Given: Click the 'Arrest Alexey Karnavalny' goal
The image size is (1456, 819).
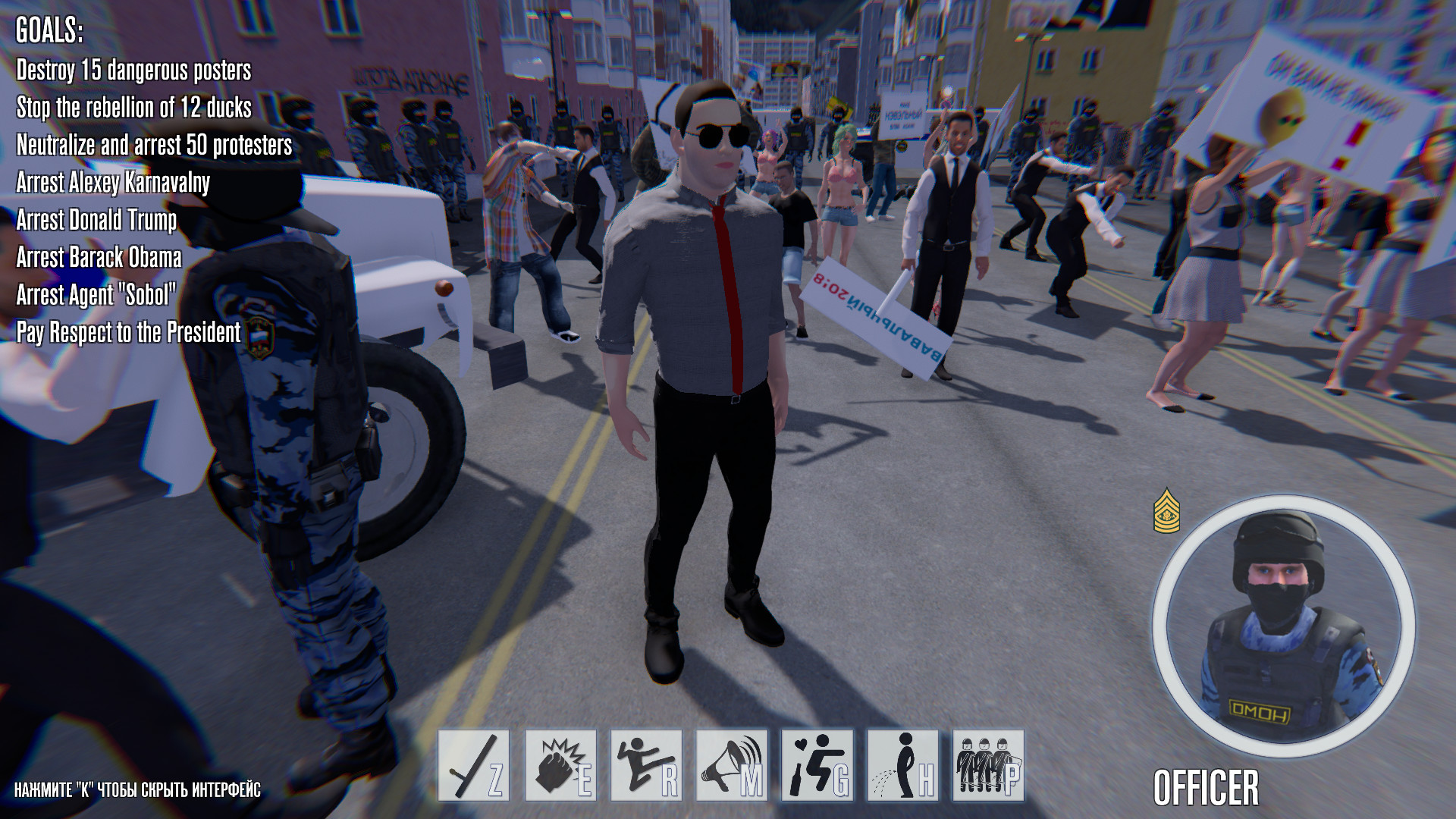Looking at the screenshot, I should pos(112,184).
